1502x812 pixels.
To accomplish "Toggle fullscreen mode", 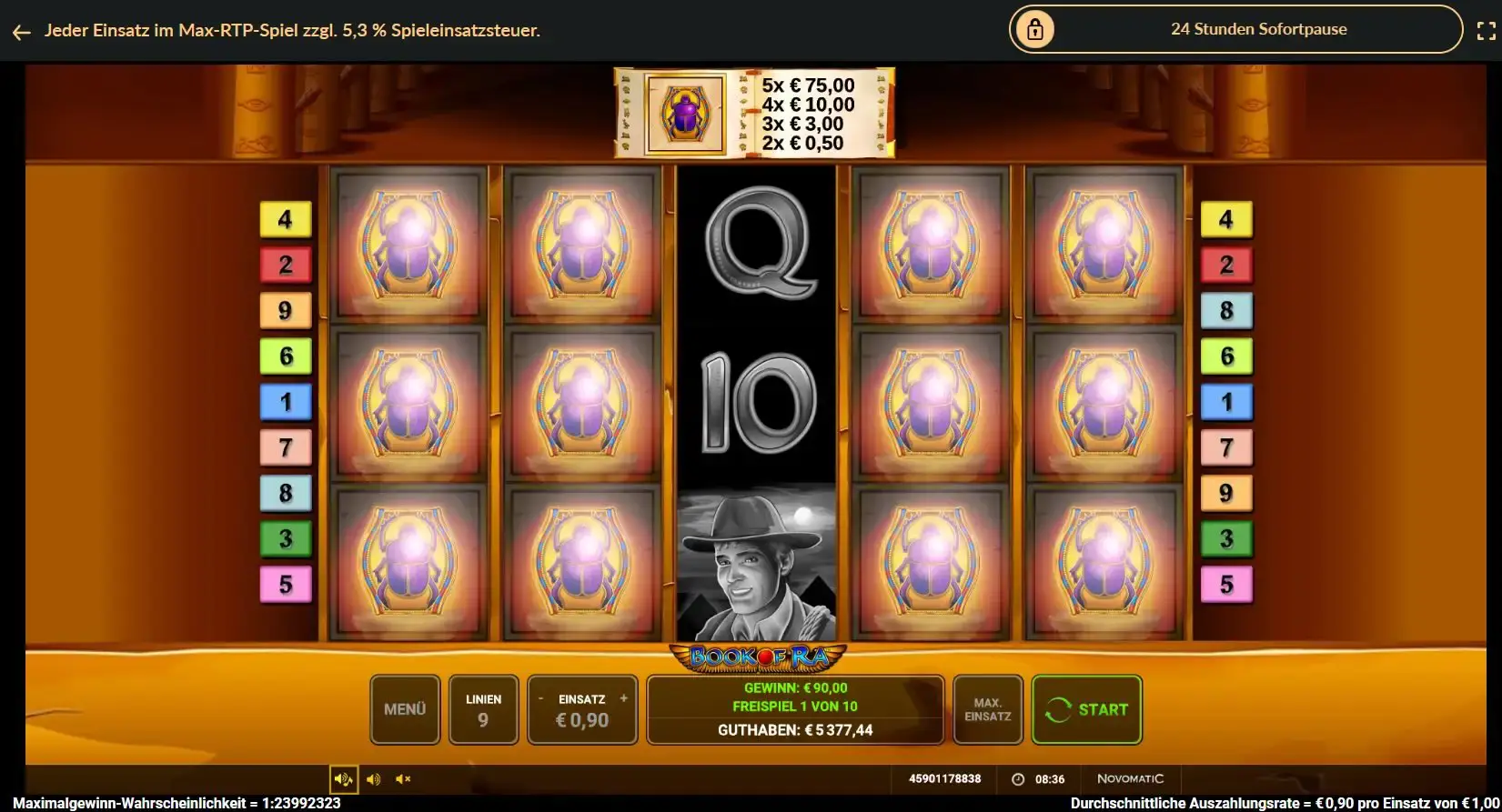I will [x=1486, y=32].
